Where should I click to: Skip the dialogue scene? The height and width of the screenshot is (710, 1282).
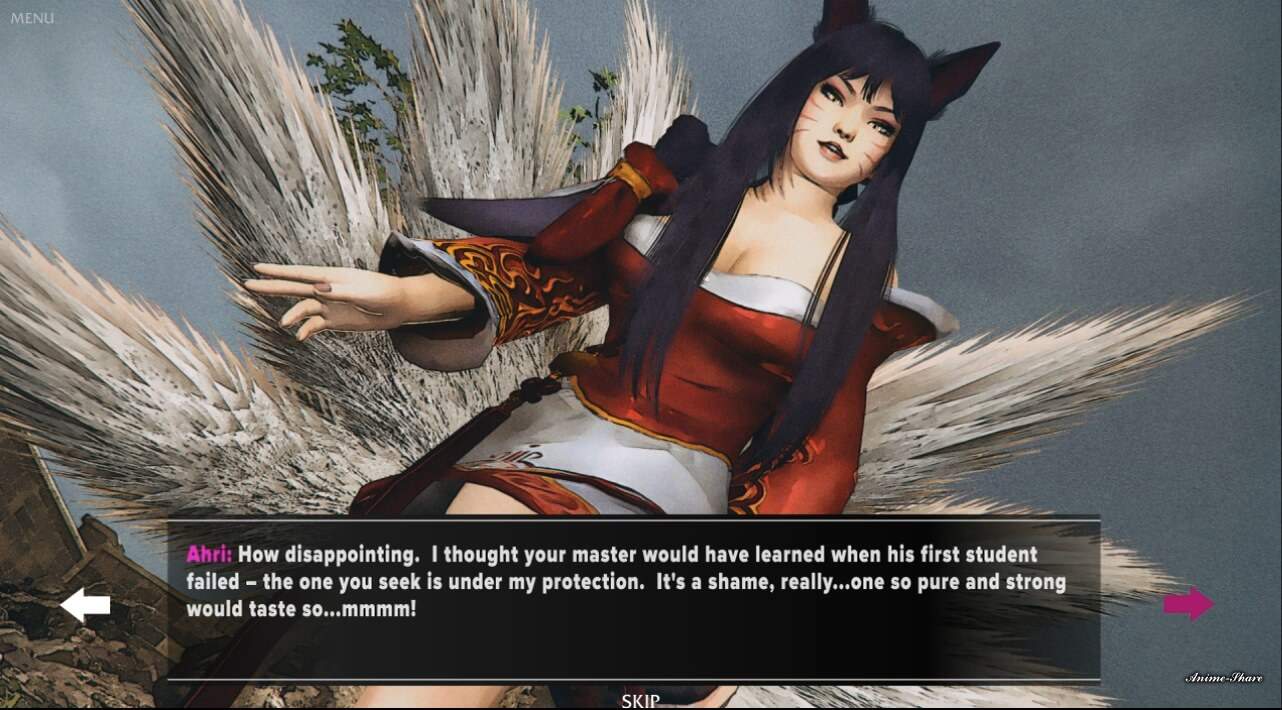click(x=640, y=700)
